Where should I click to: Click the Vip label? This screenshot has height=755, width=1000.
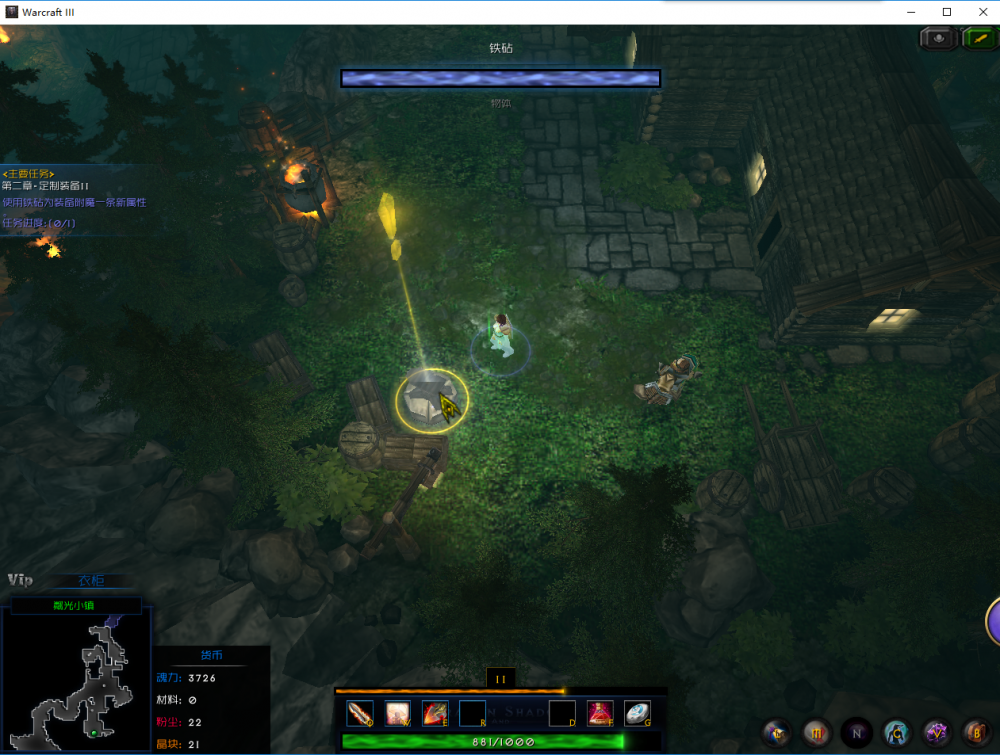20,580
